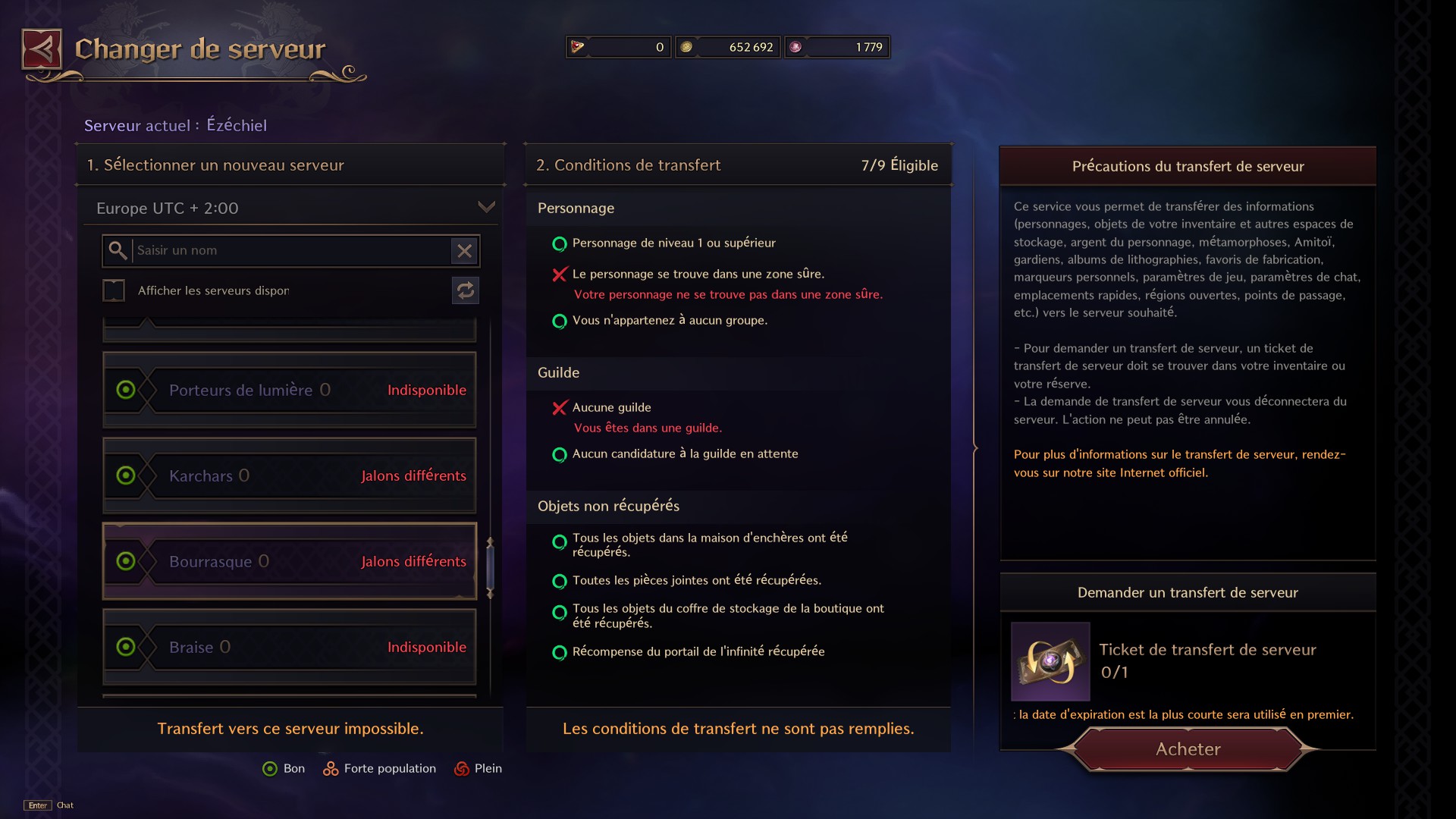Click the Saisir un nom search field
The height and width of the screenshot is (819, 1456).
pos(288,250)
